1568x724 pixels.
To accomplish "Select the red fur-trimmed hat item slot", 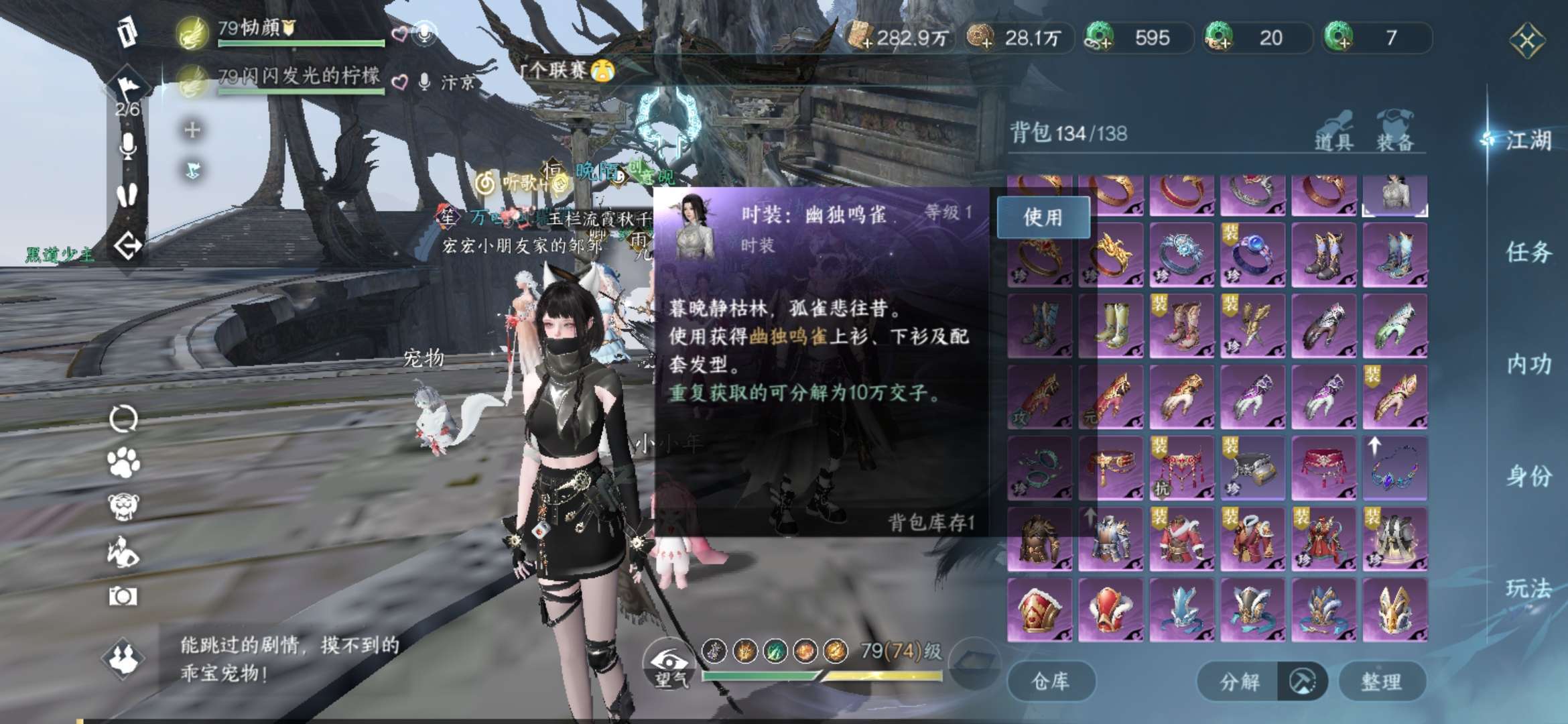I will pos(1039,609).
